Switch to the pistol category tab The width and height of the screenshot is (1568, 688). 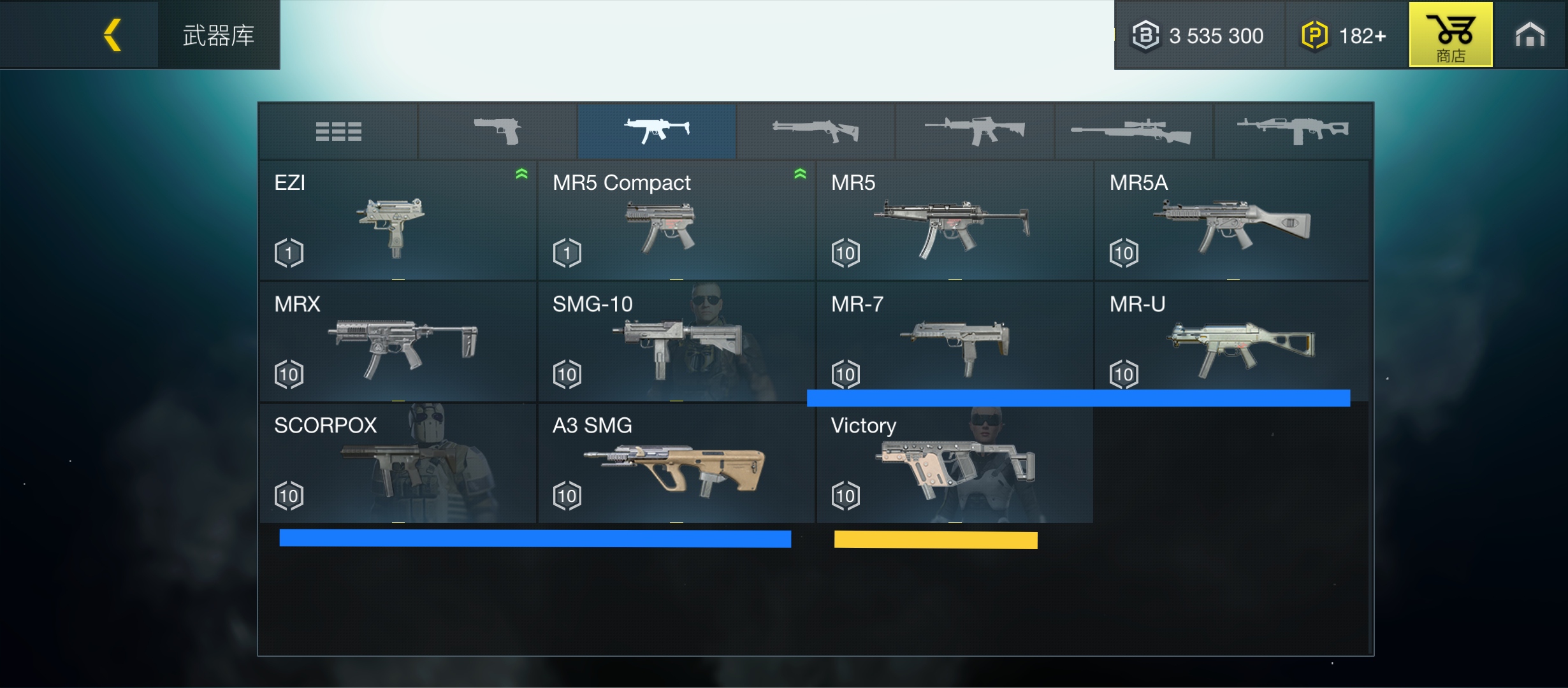coord(498,131)
